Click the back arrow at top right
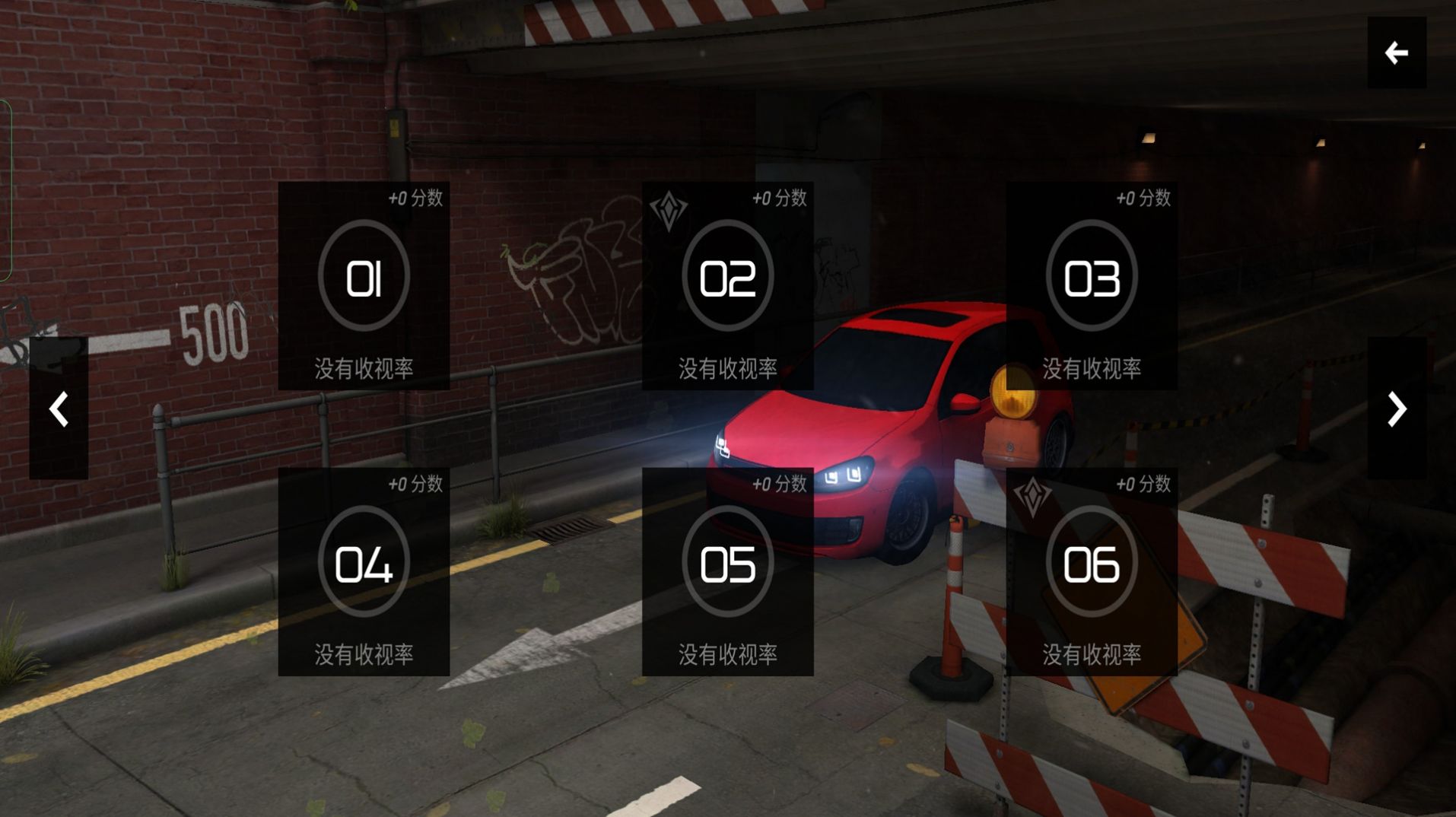This screenshot has height=817, width=1456. (1396, 52)
